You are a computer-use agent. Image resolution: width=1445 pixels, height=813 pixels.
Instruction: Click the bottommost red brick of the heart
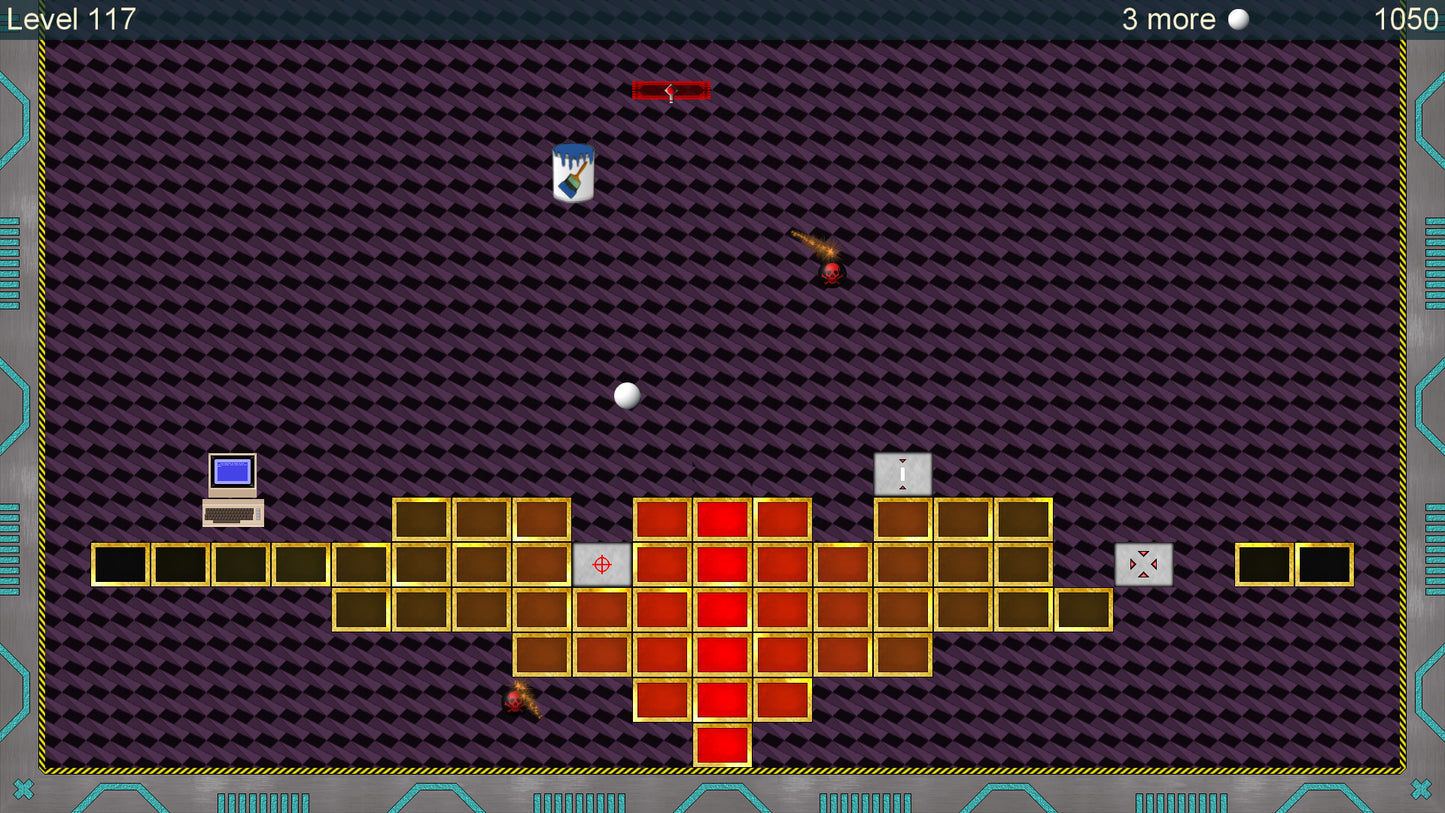722,745
